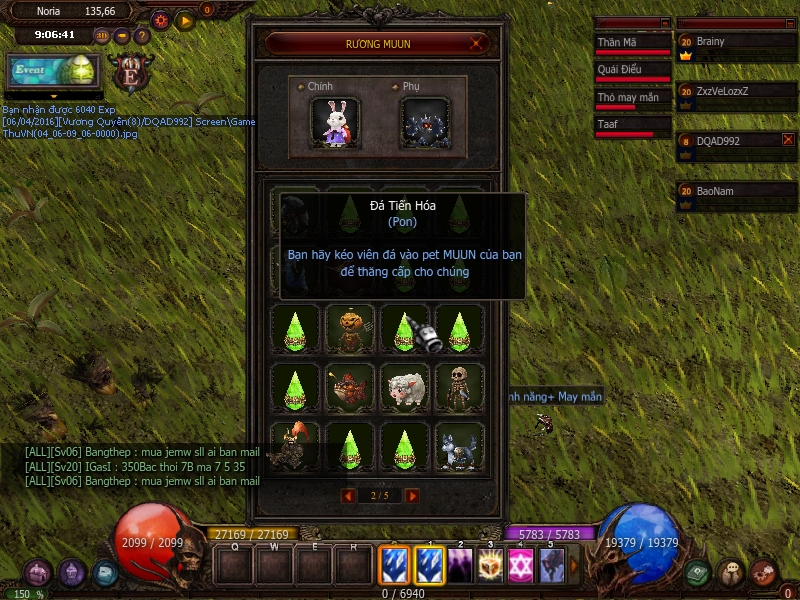
Task: Remove DQAD992 with the red X
Action: point(787,140)
